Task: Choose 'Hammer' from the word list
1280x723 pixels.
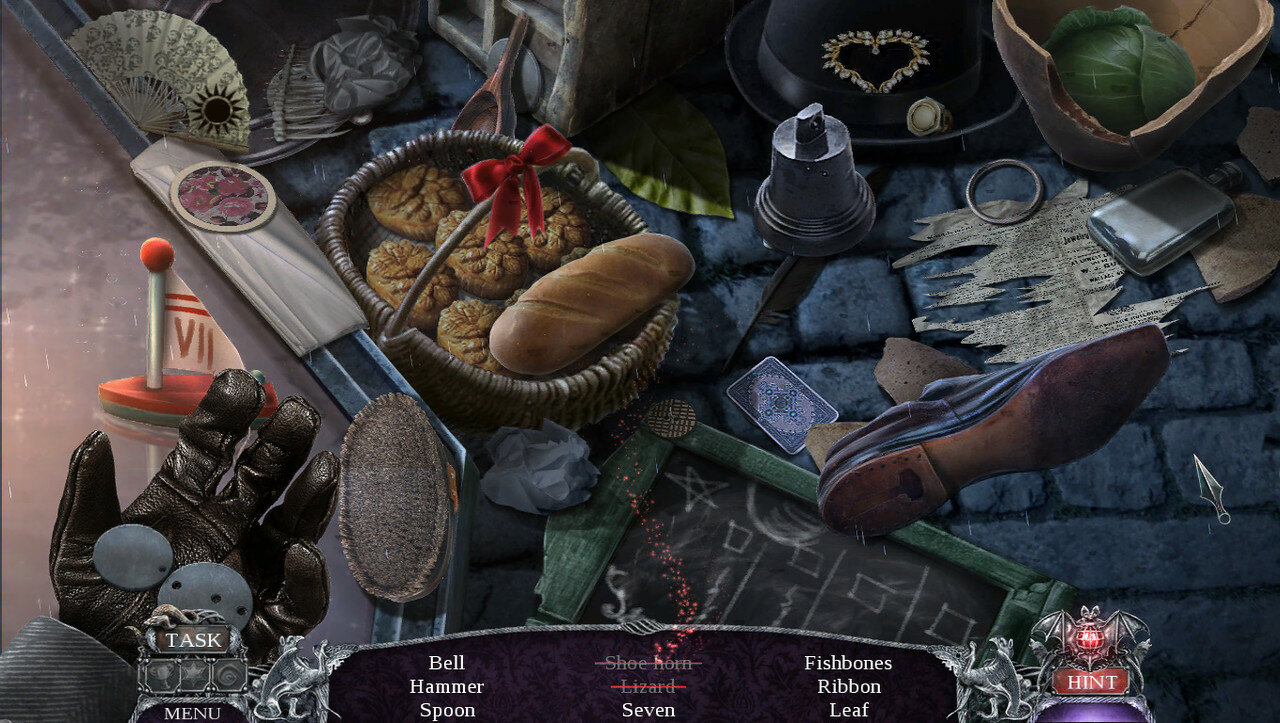Action: tap(447, 686)
